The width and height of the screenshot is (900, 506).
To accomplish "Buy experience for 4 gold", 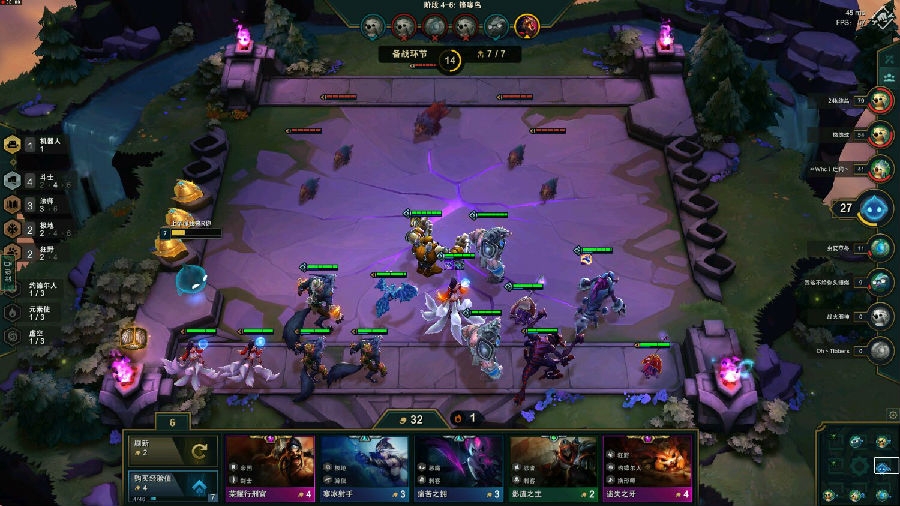I will pyautogui.click(x=171, y=486).
